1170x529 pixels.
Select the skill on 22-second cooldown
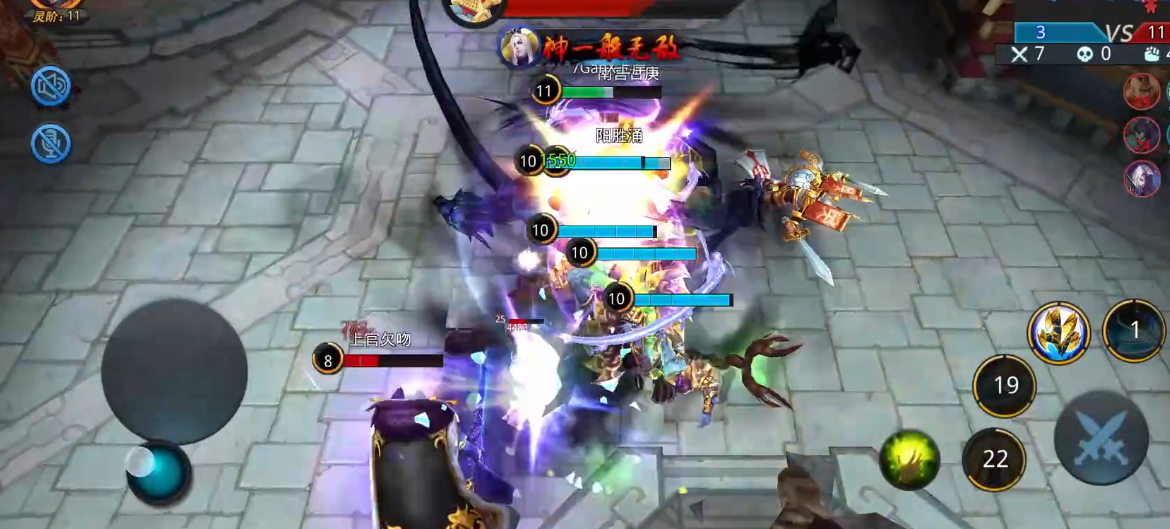(x=994, y=459)
